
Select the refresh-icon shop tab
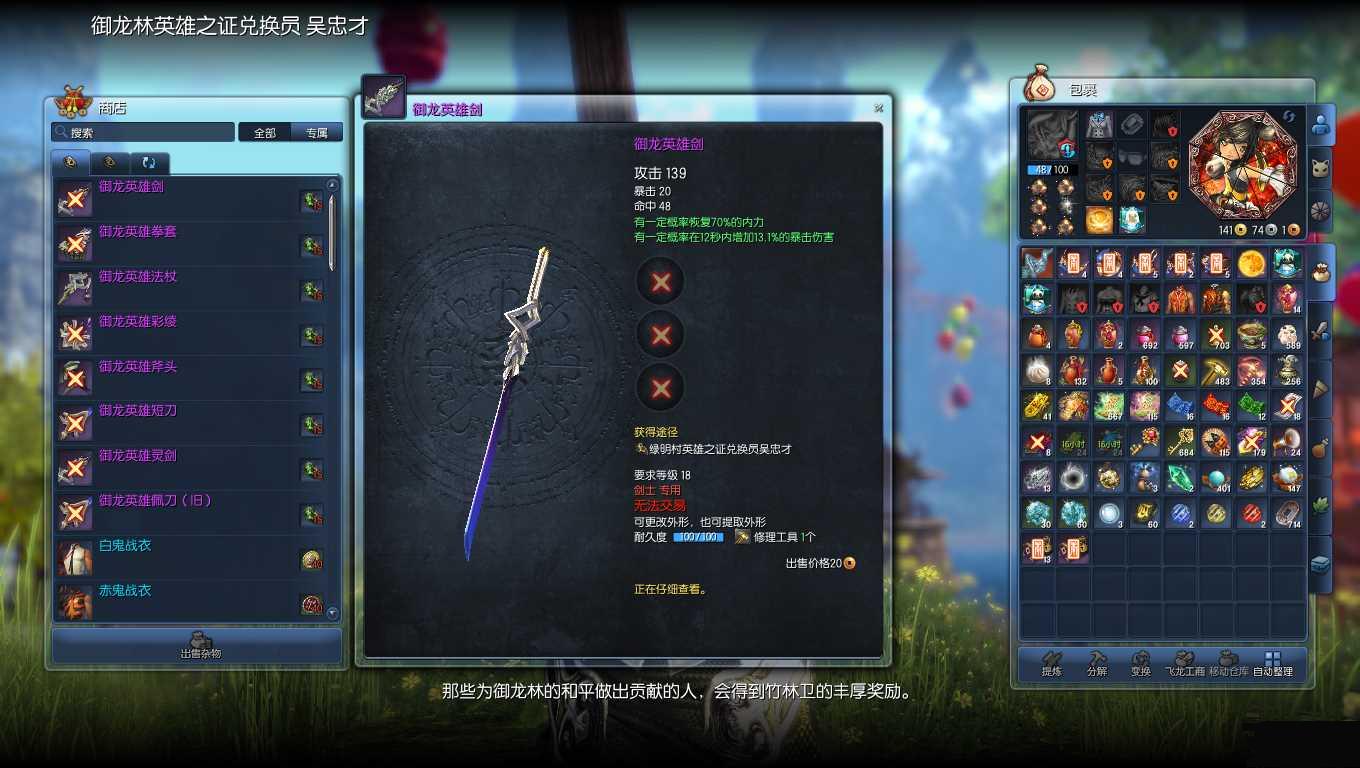149,162
